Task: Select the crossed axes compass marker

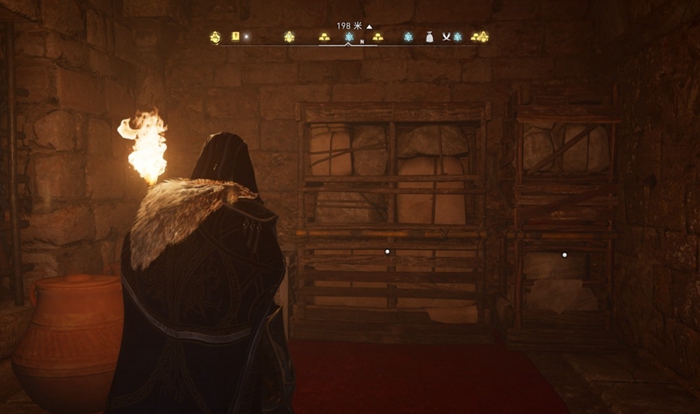Action: pos(446,37)
